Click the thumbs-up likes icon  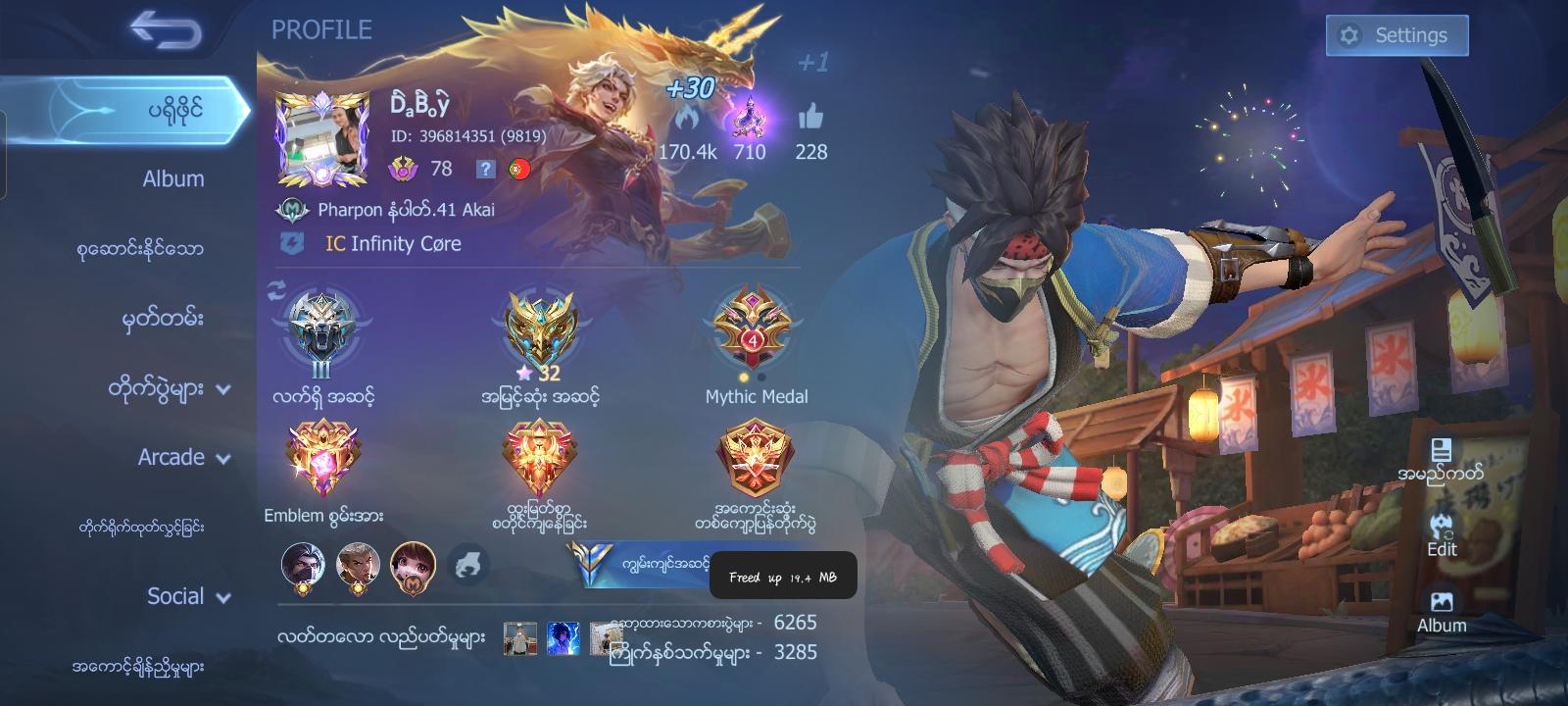812,120
